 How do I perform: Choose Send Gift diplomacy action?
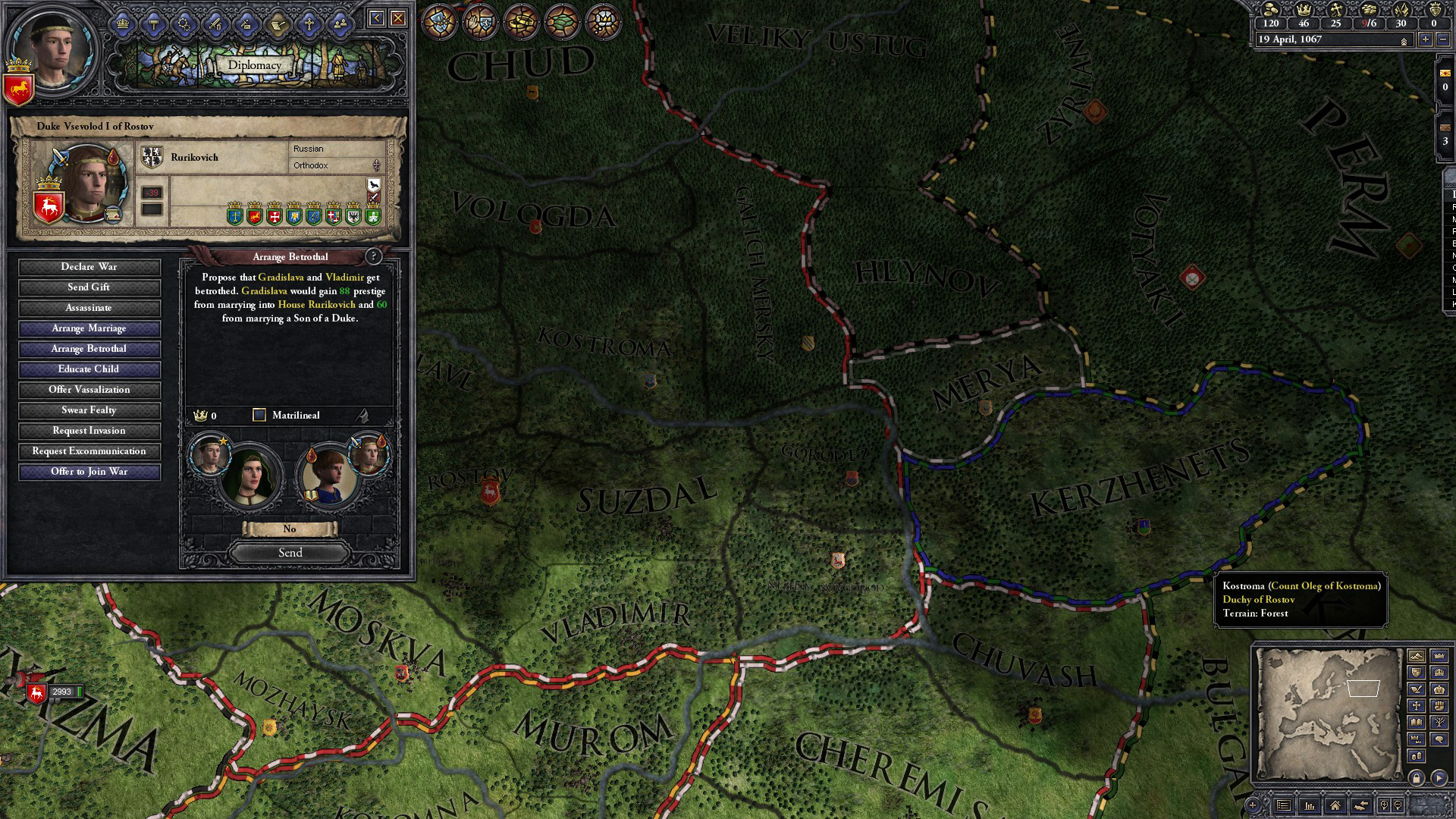89,287
